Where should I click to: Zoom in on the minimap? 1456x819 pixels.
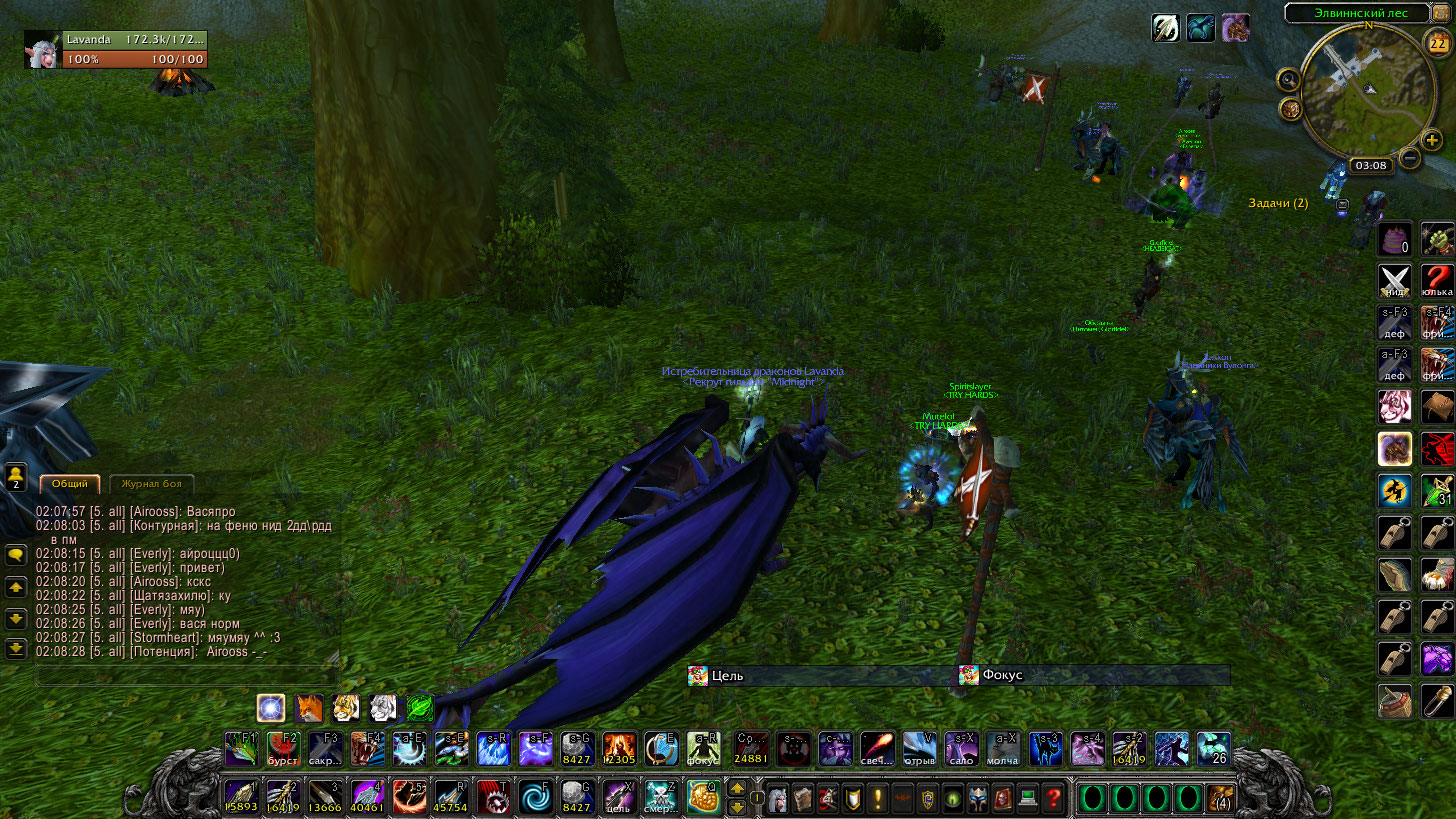[x=1432, y=141]
